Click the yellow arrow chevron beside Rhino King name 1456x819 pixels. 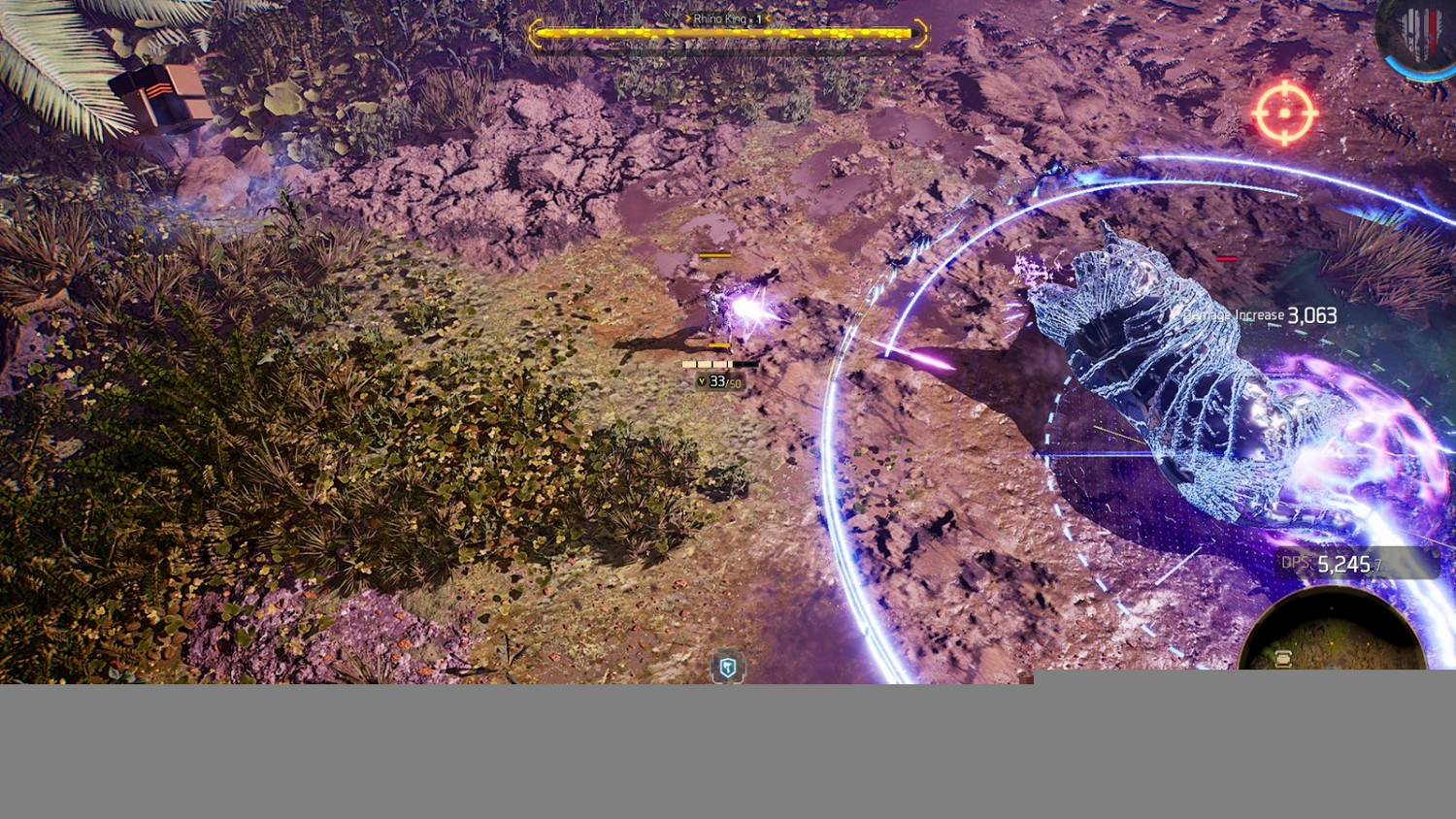click(x=688, y=17)
